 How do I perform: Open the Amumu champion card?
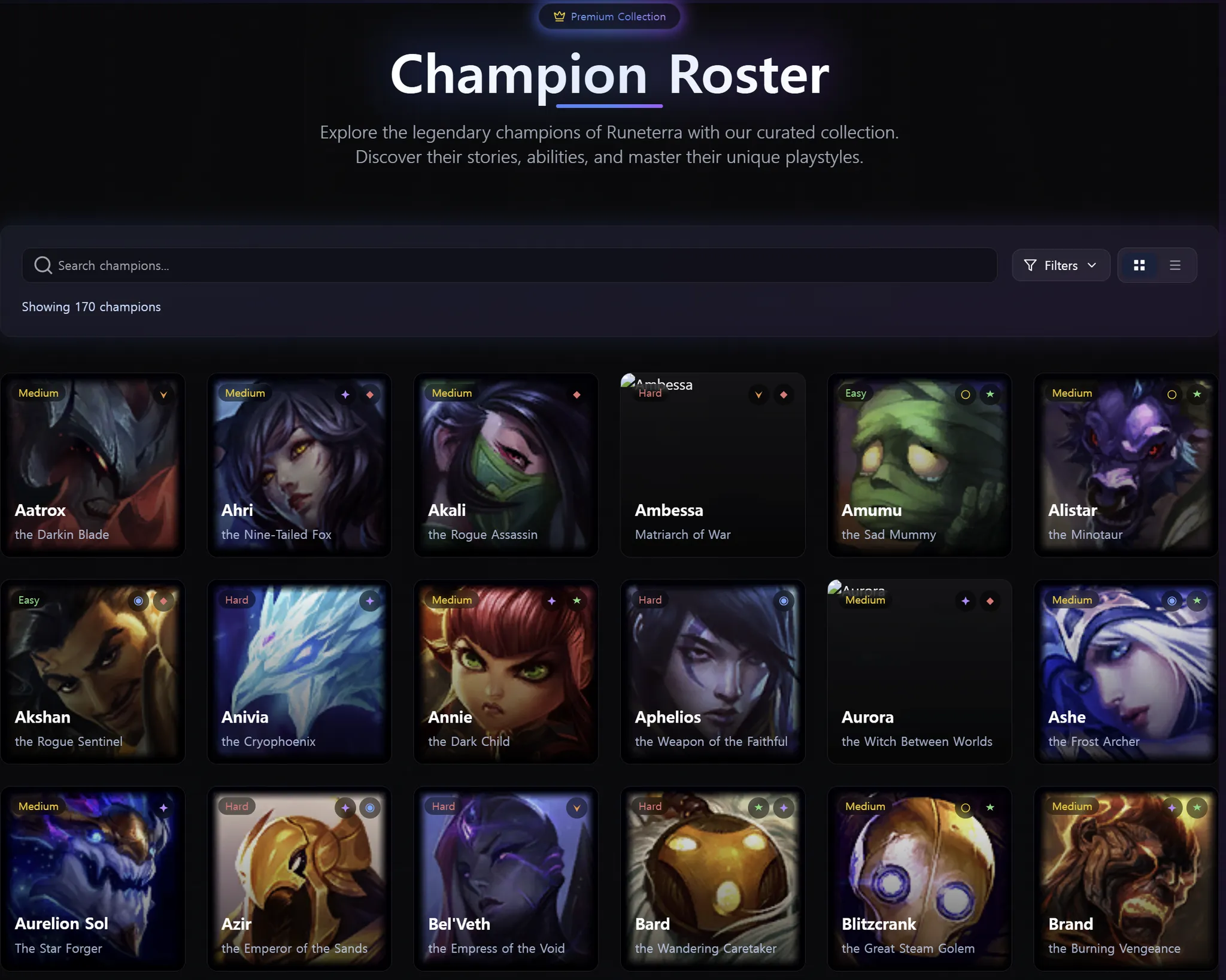[x=919, y=465]
